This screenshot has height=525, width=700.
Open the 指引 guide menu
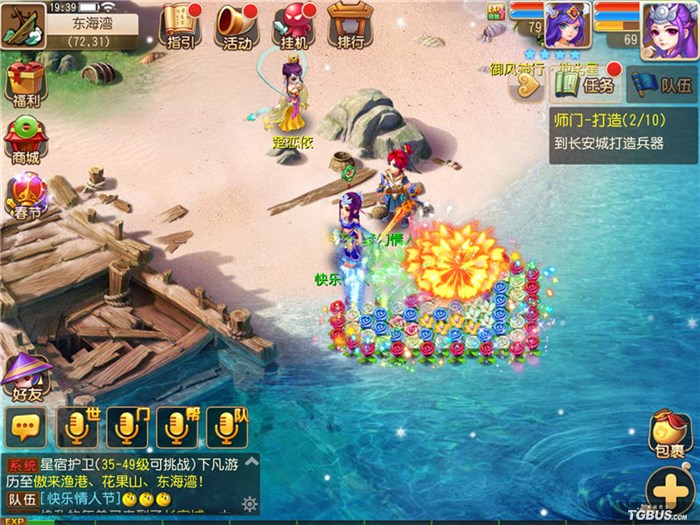click(180, 25)
